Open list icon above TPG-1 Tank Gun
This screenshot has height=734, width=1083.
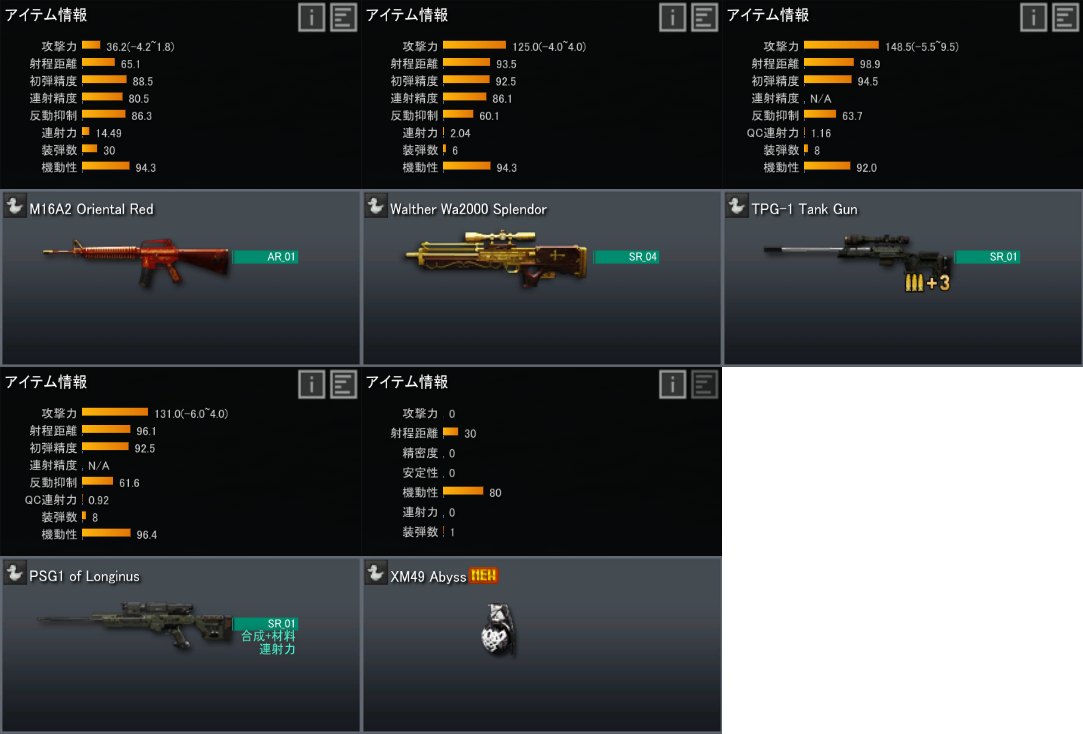pyautogui.click(x=1066, y=17)
